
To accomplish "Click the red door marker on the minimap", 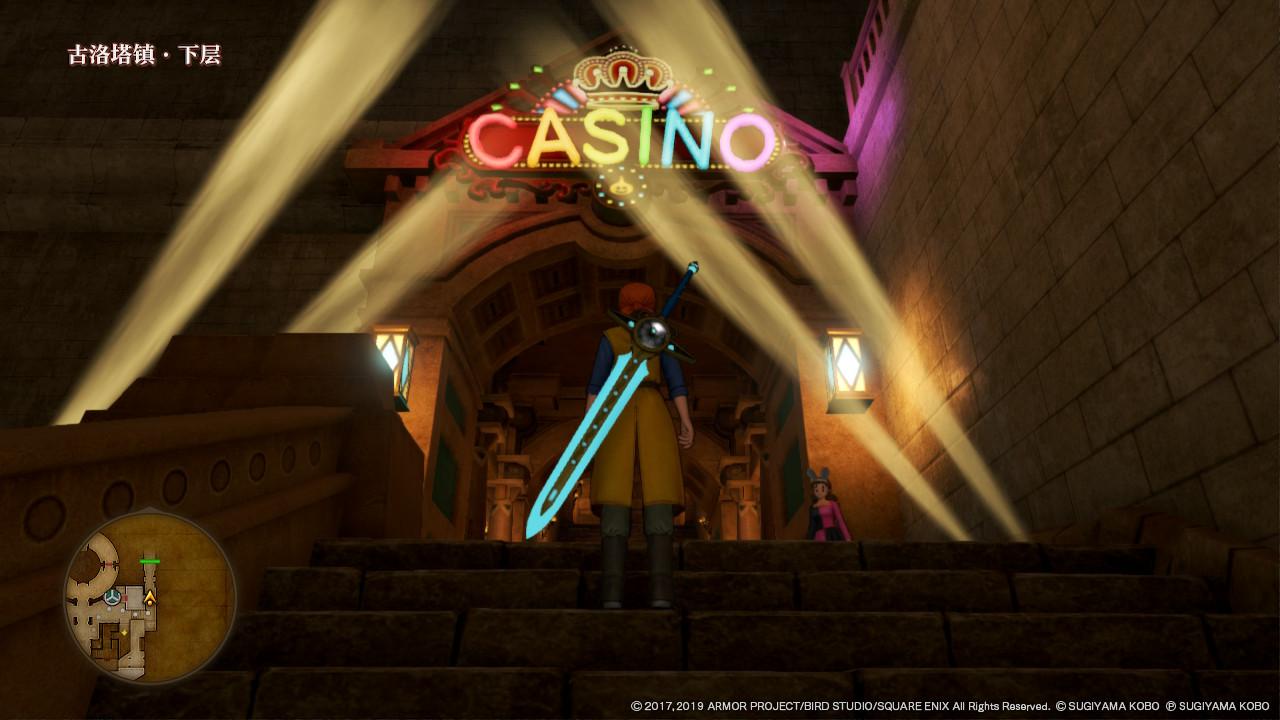I will pyautogui.click(x=126, y=598).
